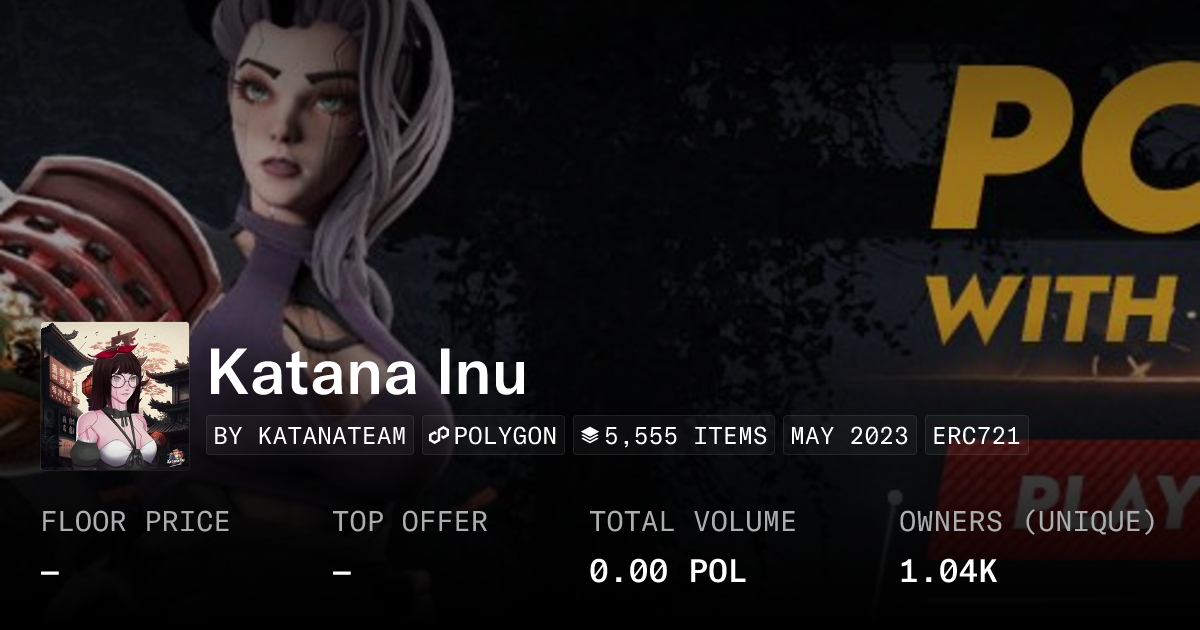Choose the ERC721 token standard badge
The height and width of the screenshot is (630, 1200).
976,436
